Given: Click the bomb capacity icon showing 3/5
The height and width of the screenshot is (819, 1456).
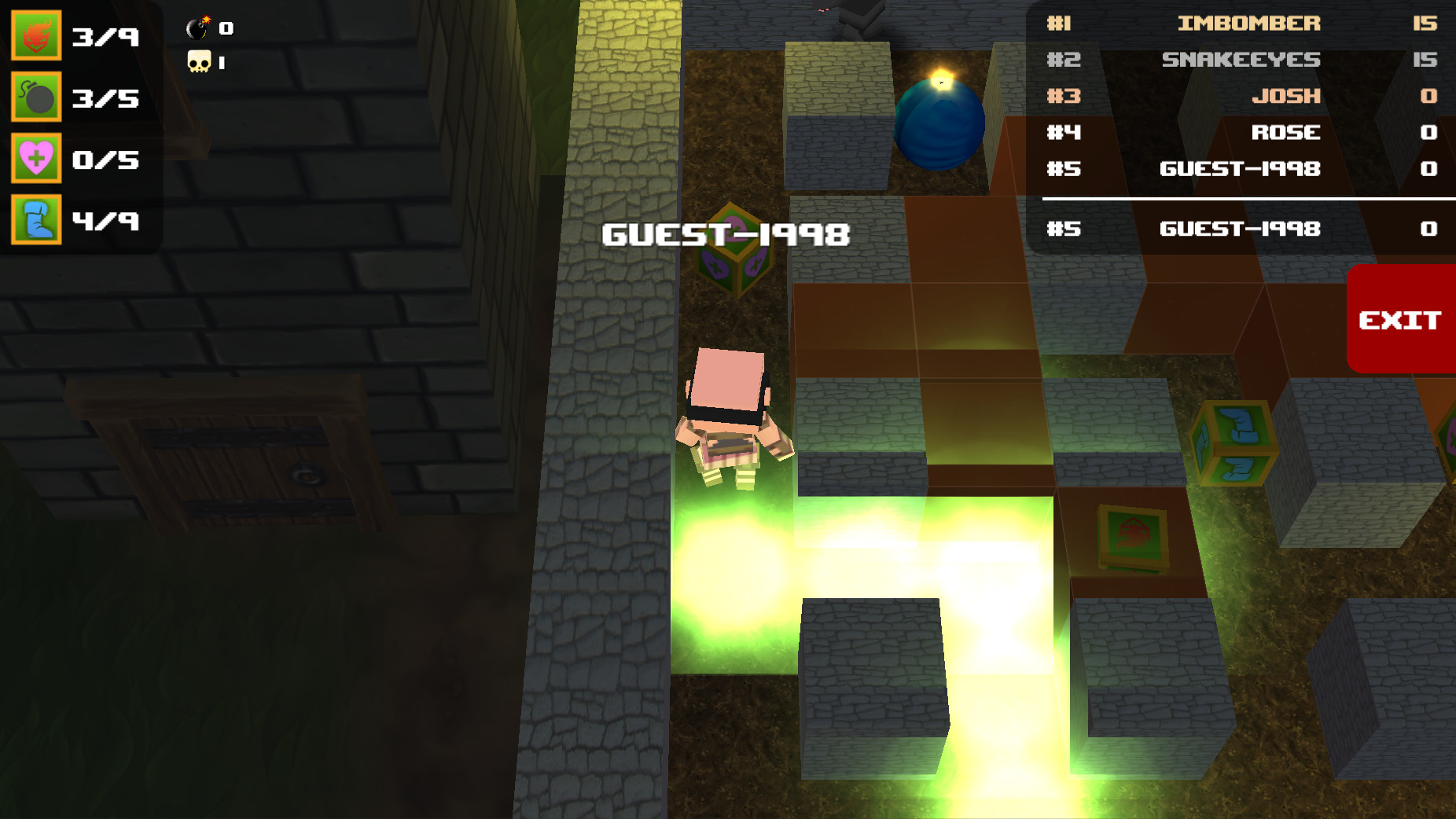Looking at the screenshot, I should click(x=36, y=97).
